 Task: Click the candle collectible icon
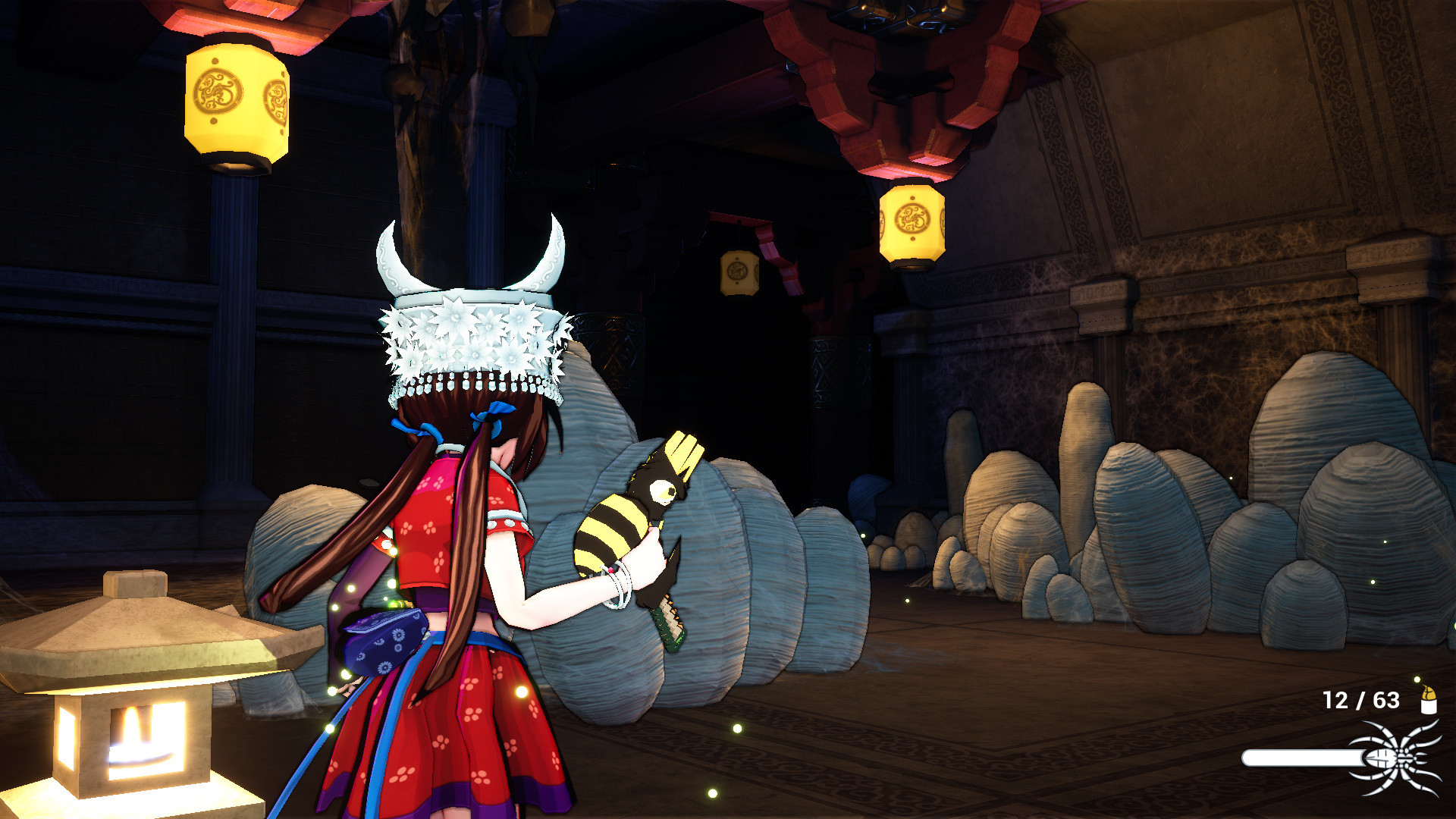(1428, 700)
